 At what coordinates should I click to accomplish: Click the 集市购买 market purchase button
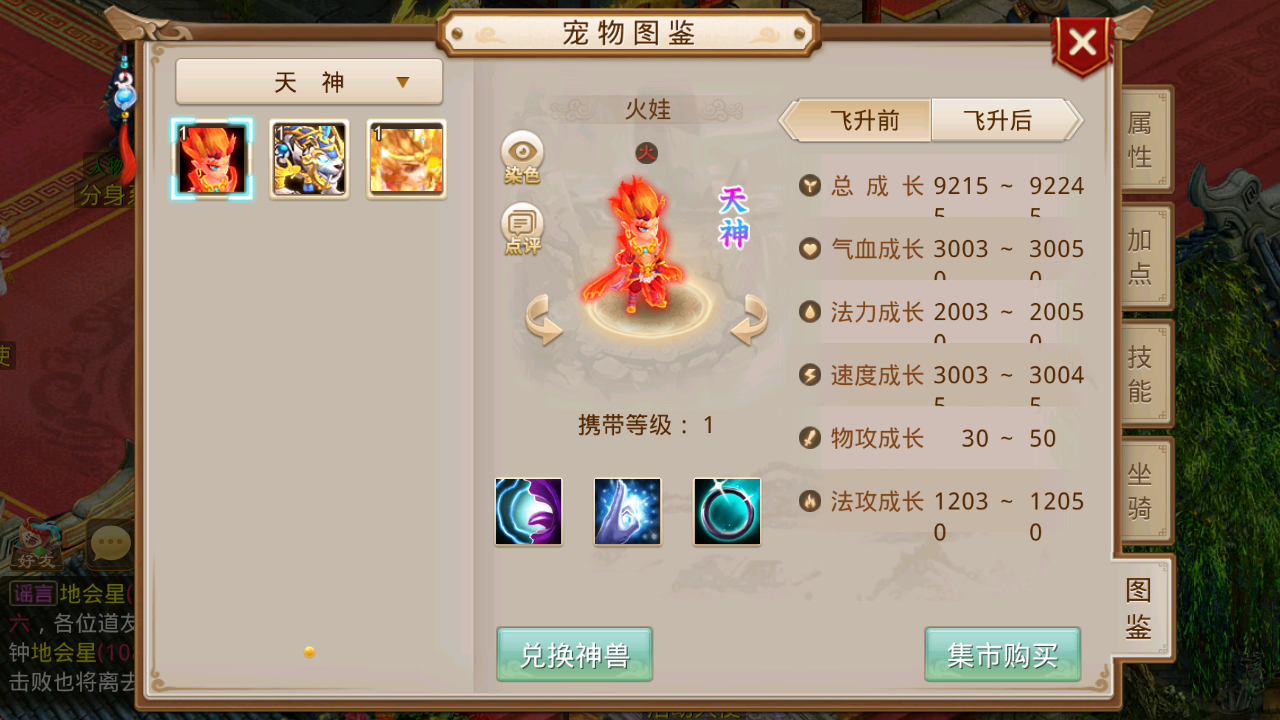coord(1002,655)
